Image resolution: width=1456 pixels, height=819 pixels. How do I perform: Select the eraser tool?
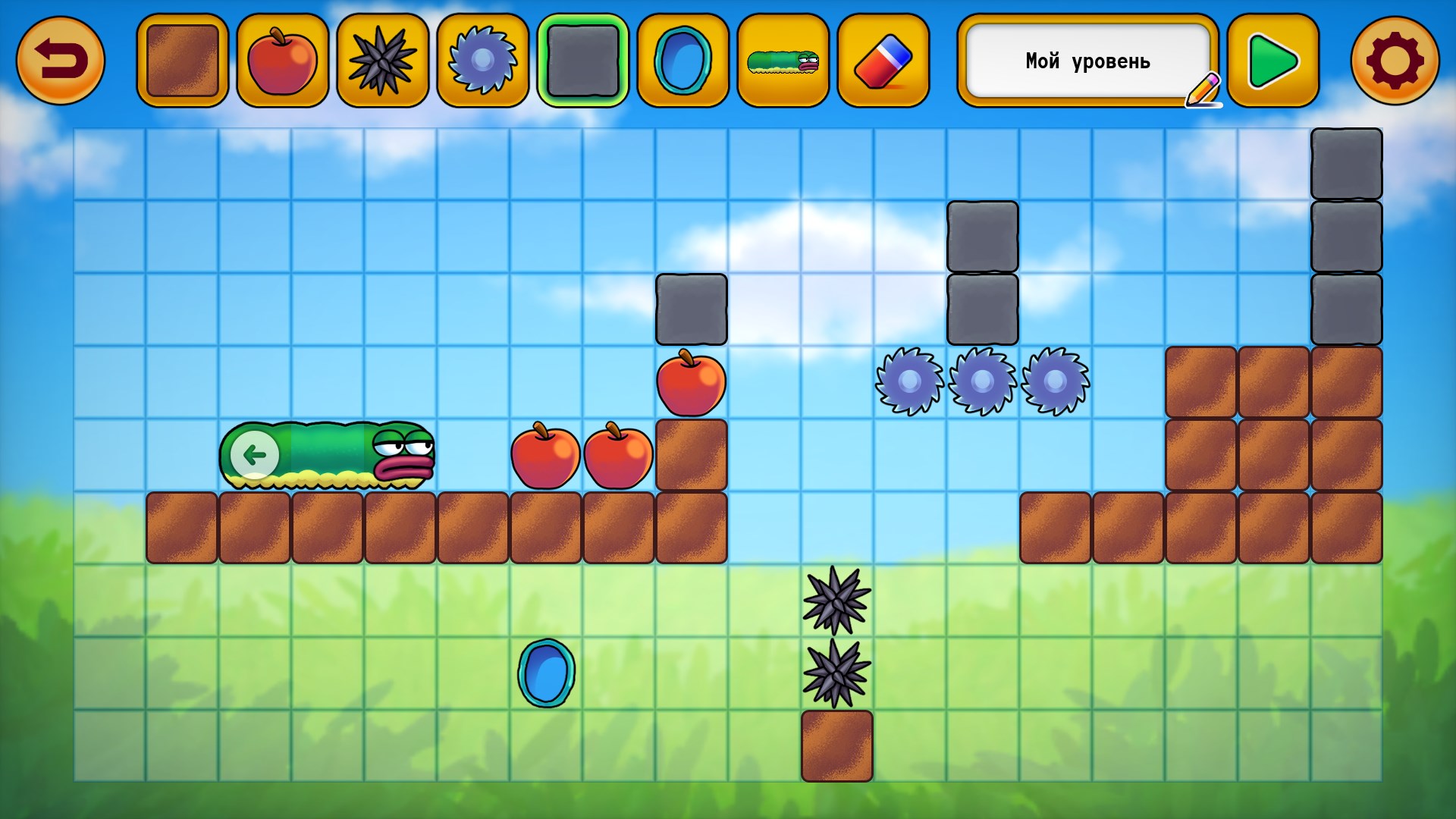pos(882,60)
